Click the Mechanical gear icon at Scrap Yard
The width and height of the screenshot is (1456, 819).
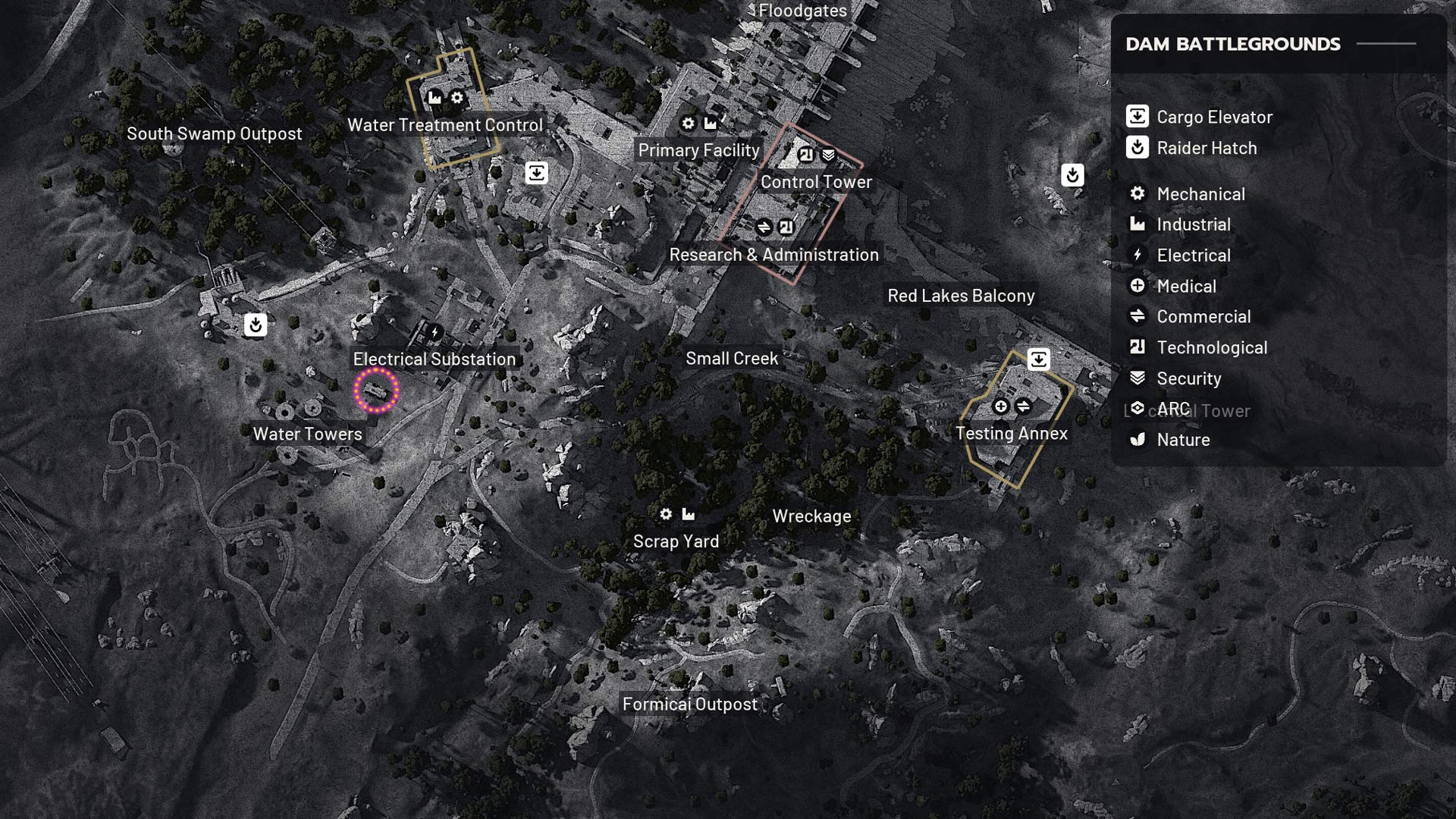pyautogui.click(x=666, y=514)
